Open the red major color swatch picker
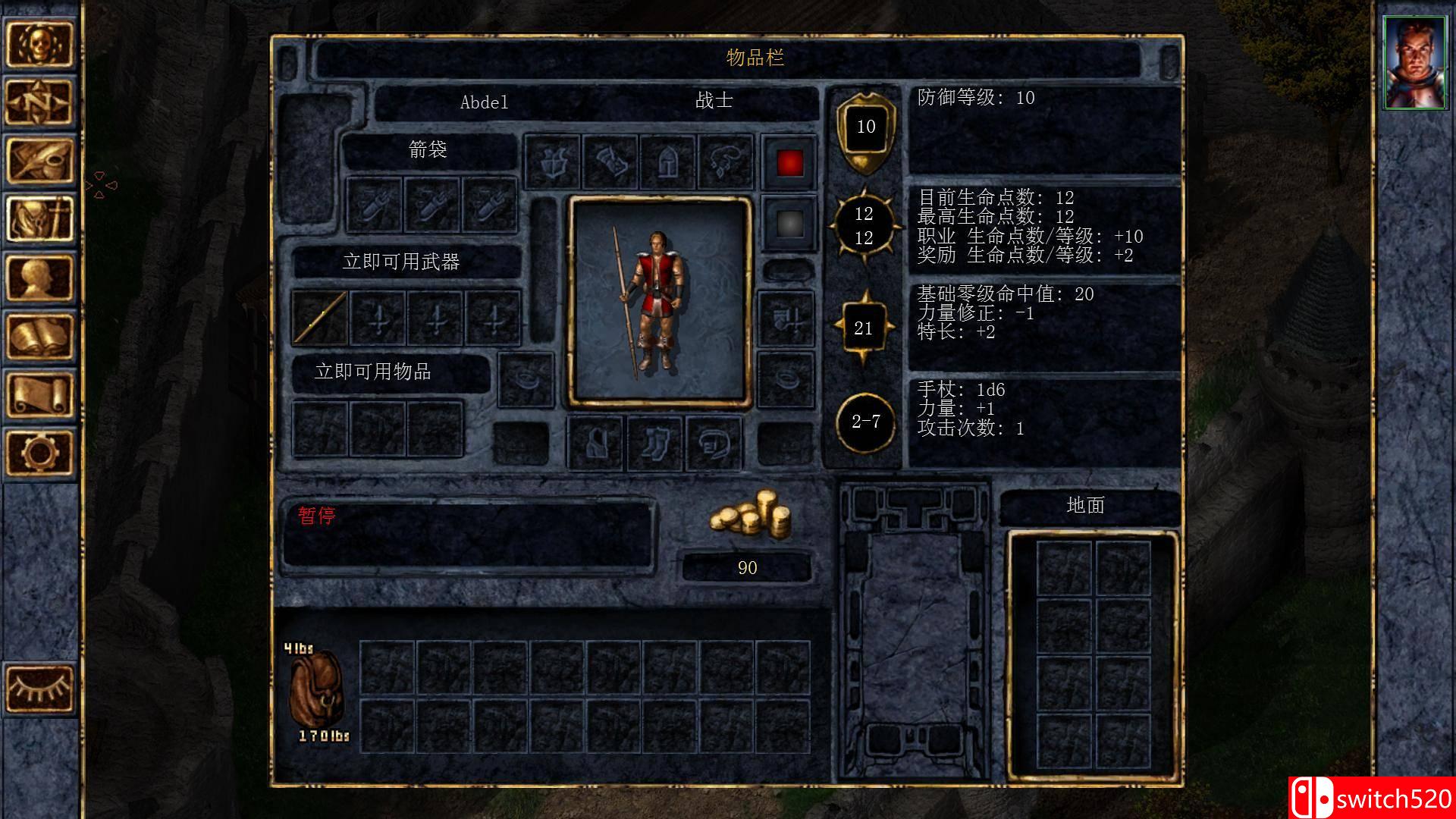 tap(789, 163)
